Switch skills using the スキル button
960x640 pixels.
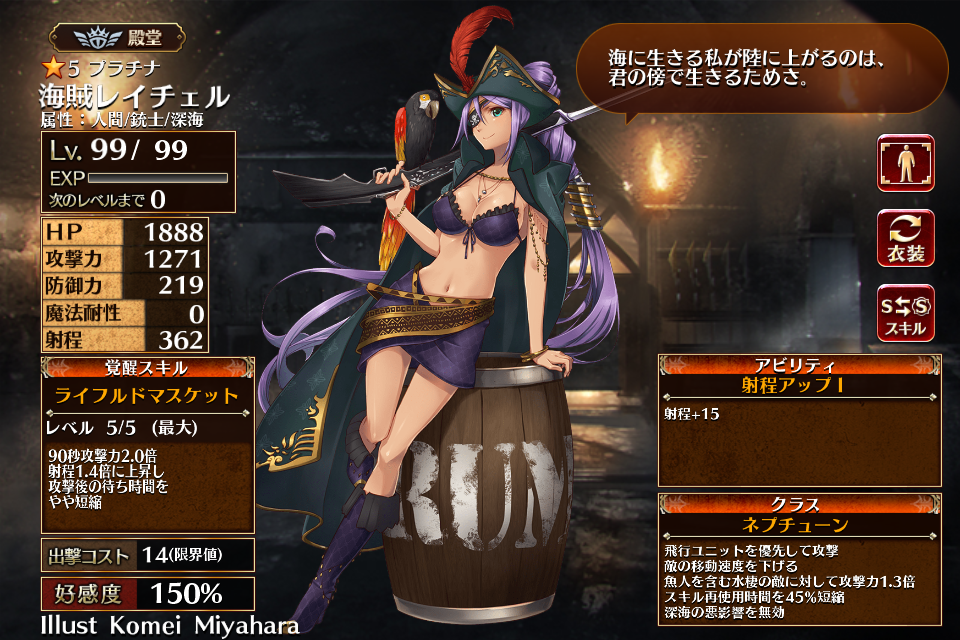906,312
